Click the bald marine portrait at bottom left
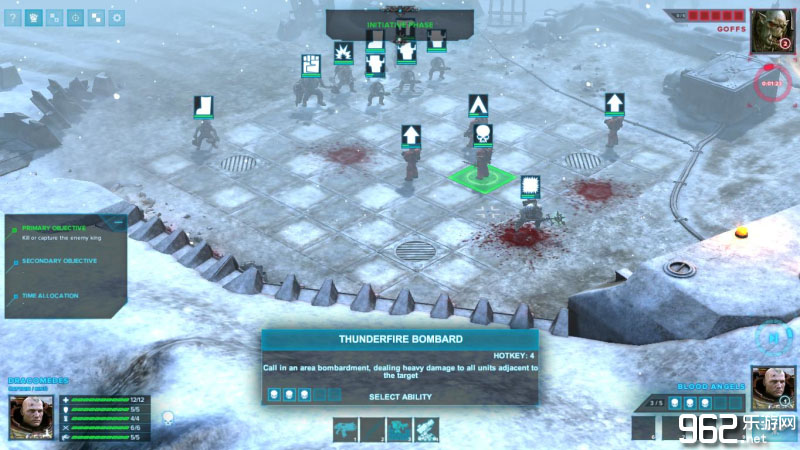This screenshot has width=800, height=450. click(30, 415)
